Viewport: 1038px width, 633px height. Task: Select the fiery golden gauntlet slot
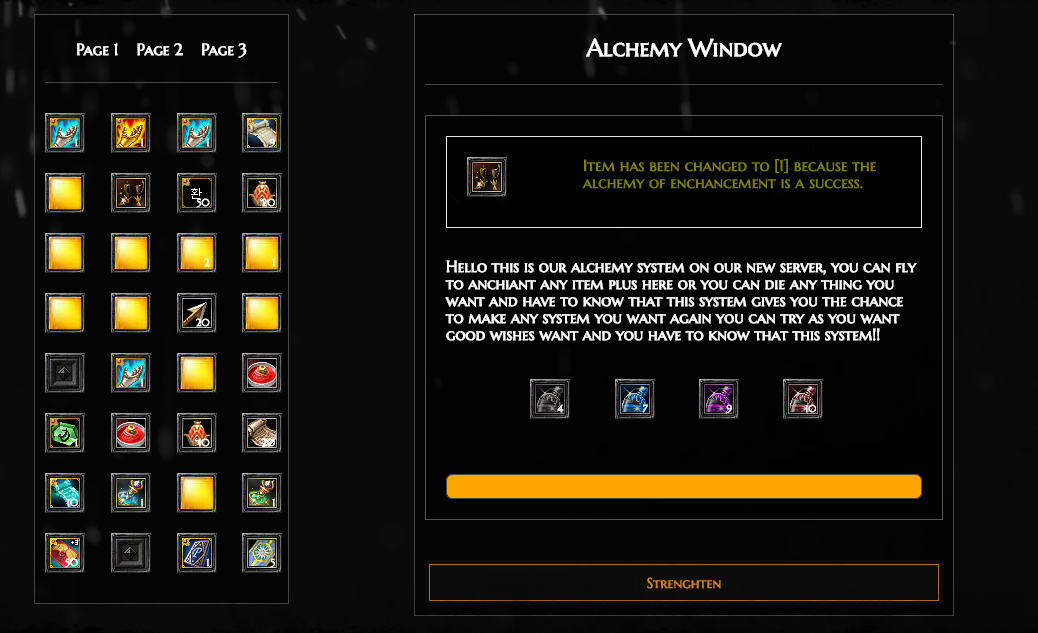click(x=130, y=133)
